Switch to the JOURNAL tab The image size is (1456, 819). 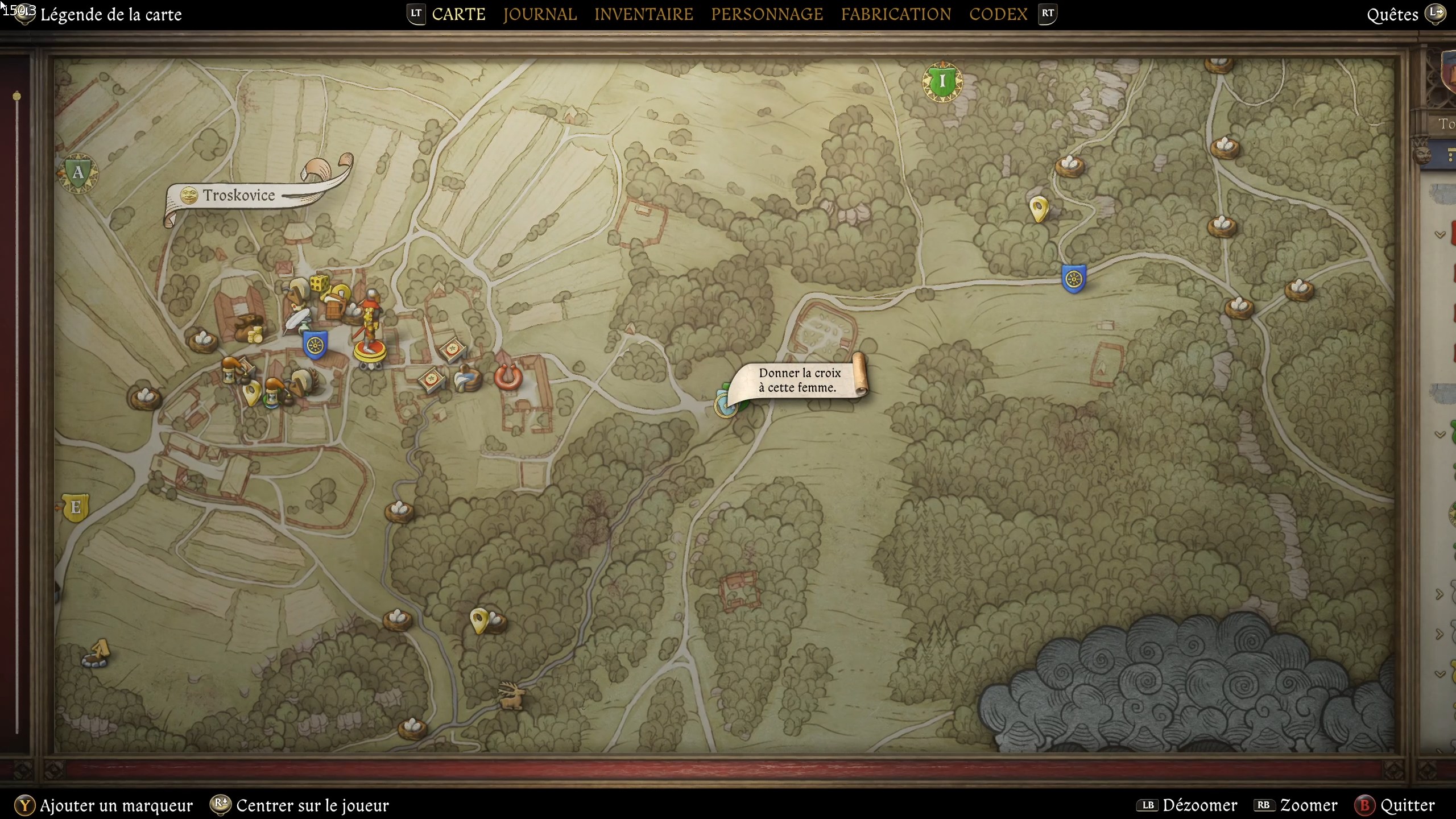540,14
